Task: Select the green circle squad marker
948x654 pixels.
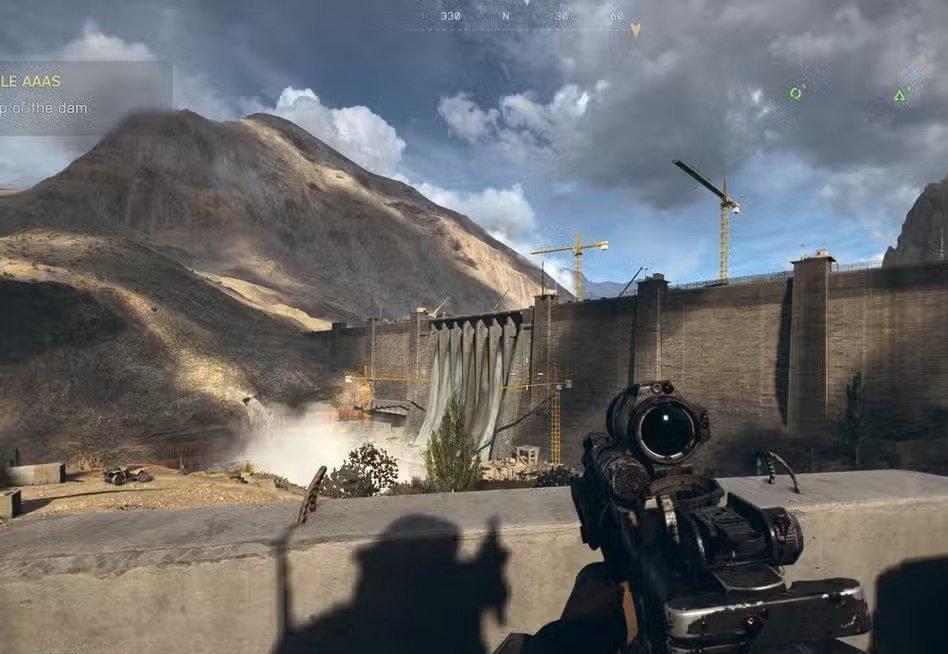Action: pos(796,93)
